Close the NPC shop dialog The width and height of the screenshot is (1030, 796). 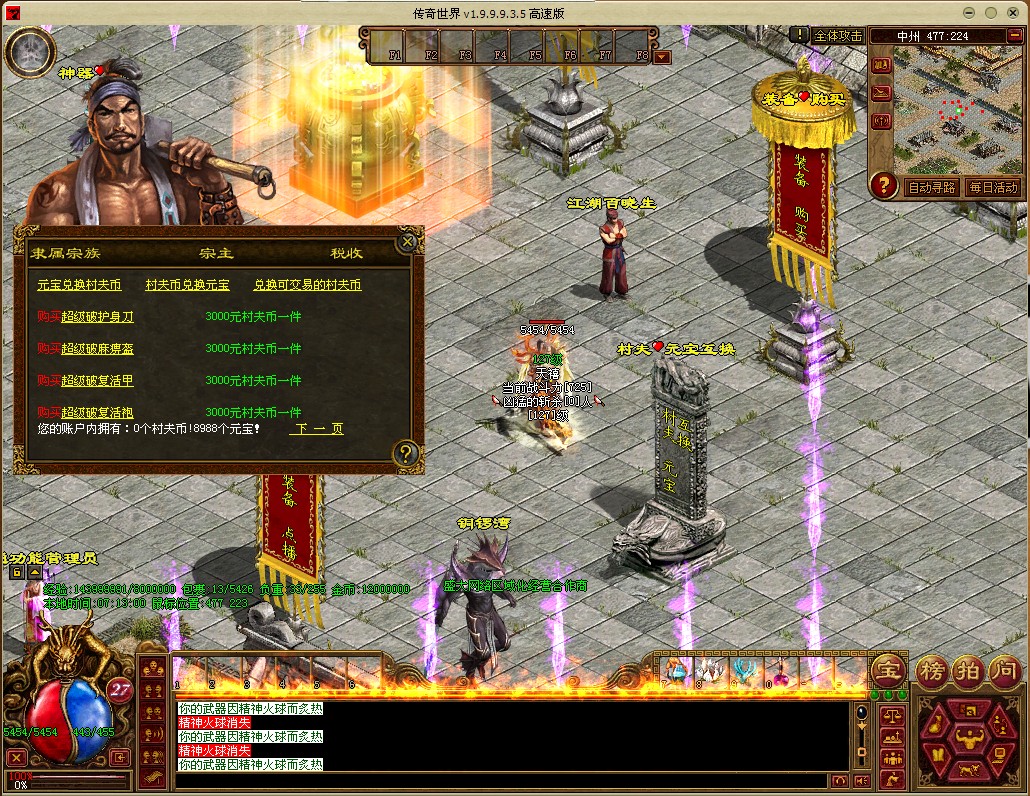pos(407,241)
